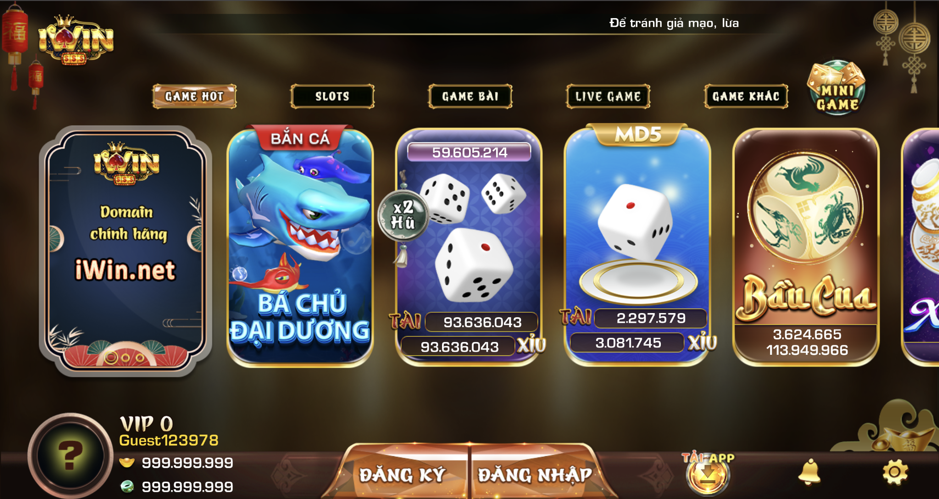
Task: Select the Game Bài tab
Action: [x=470, y=96]
